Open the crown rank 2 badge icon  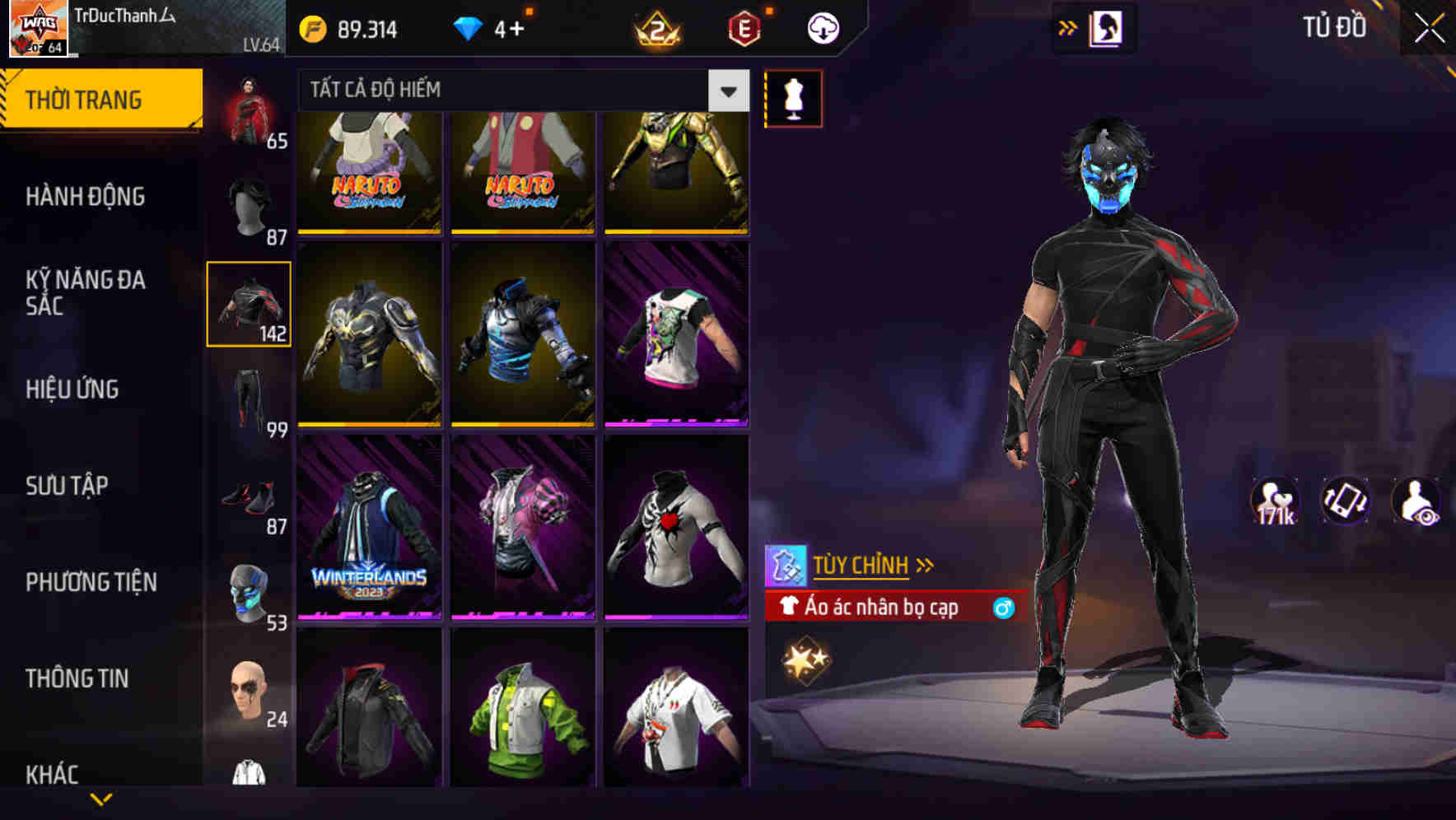coord(659,27)
